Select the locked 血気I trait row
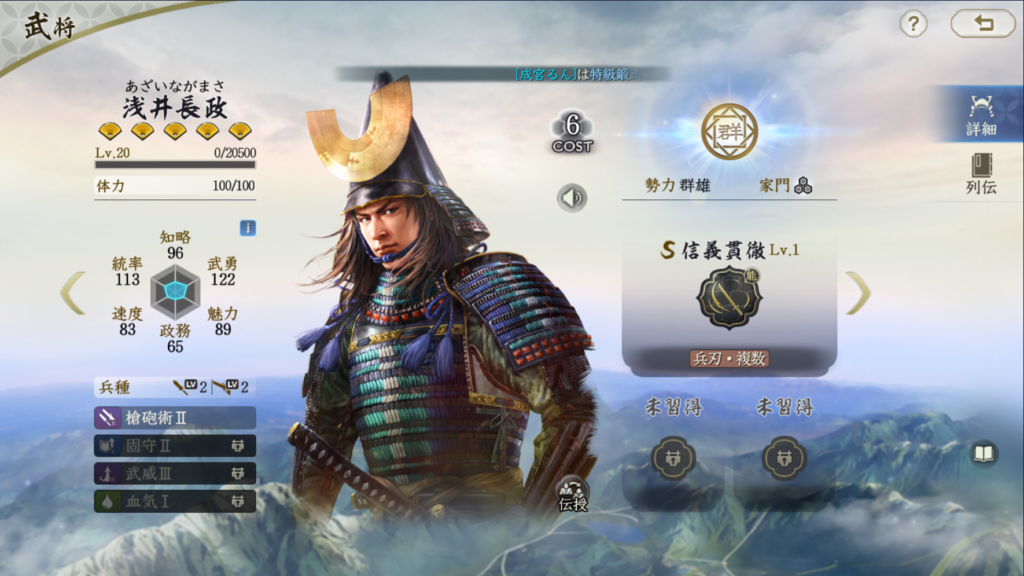Viewport: 1024px width, 576px height. click(175, 501)
